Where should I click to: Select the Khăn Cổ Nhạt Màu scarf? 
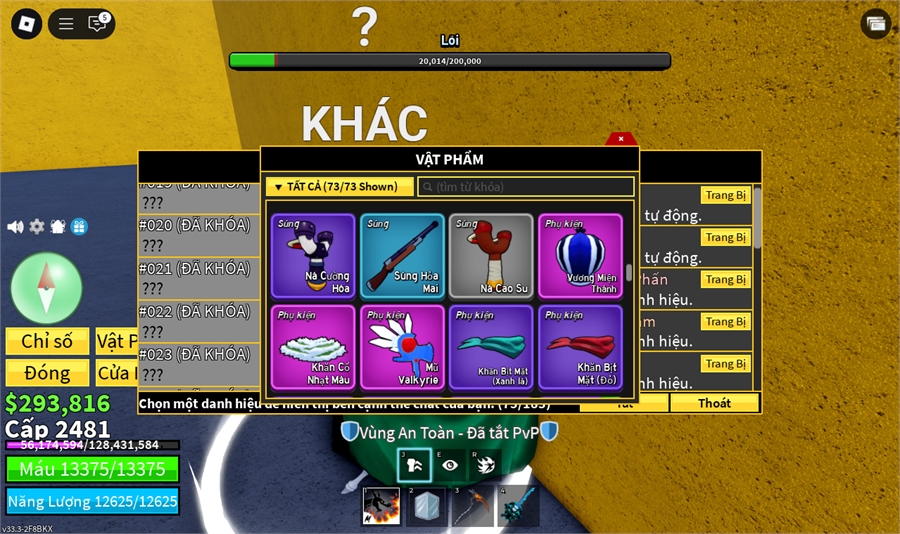pyautogui.click(x=313, y=347)
